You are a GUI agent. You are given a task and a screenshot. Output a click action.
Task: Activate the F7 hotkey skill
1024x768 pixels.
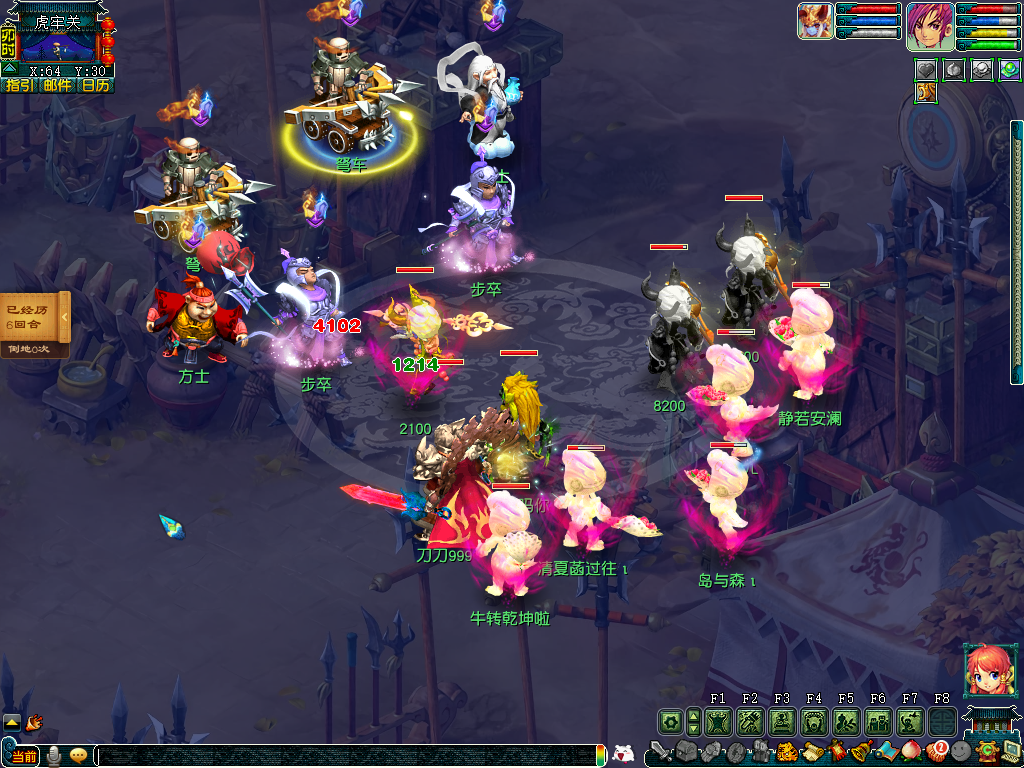click(x=910, y=721)
